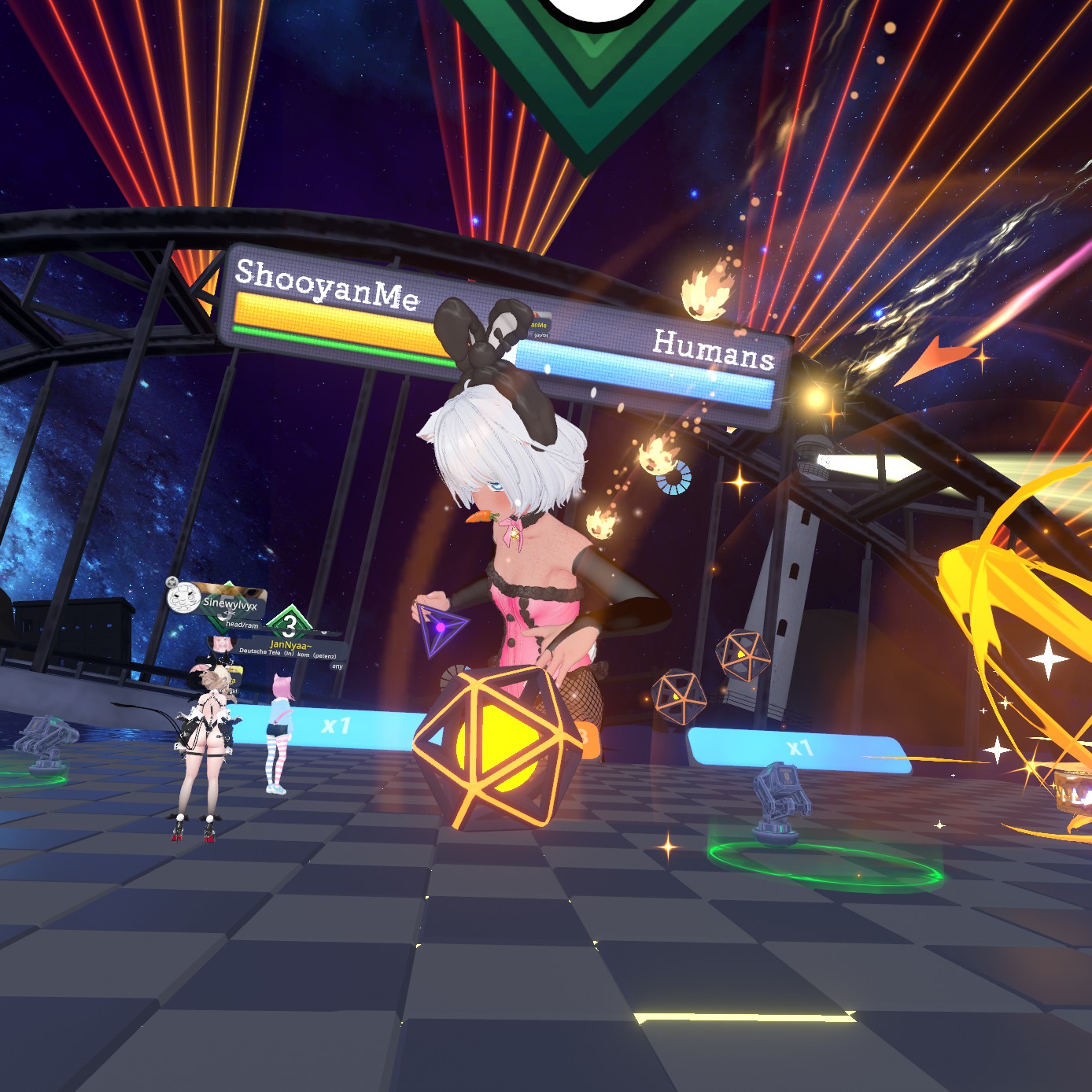Select the JanNyaa~ player nameplate
Viewport: 1092px width, 1092px height.
coord(291,646)
